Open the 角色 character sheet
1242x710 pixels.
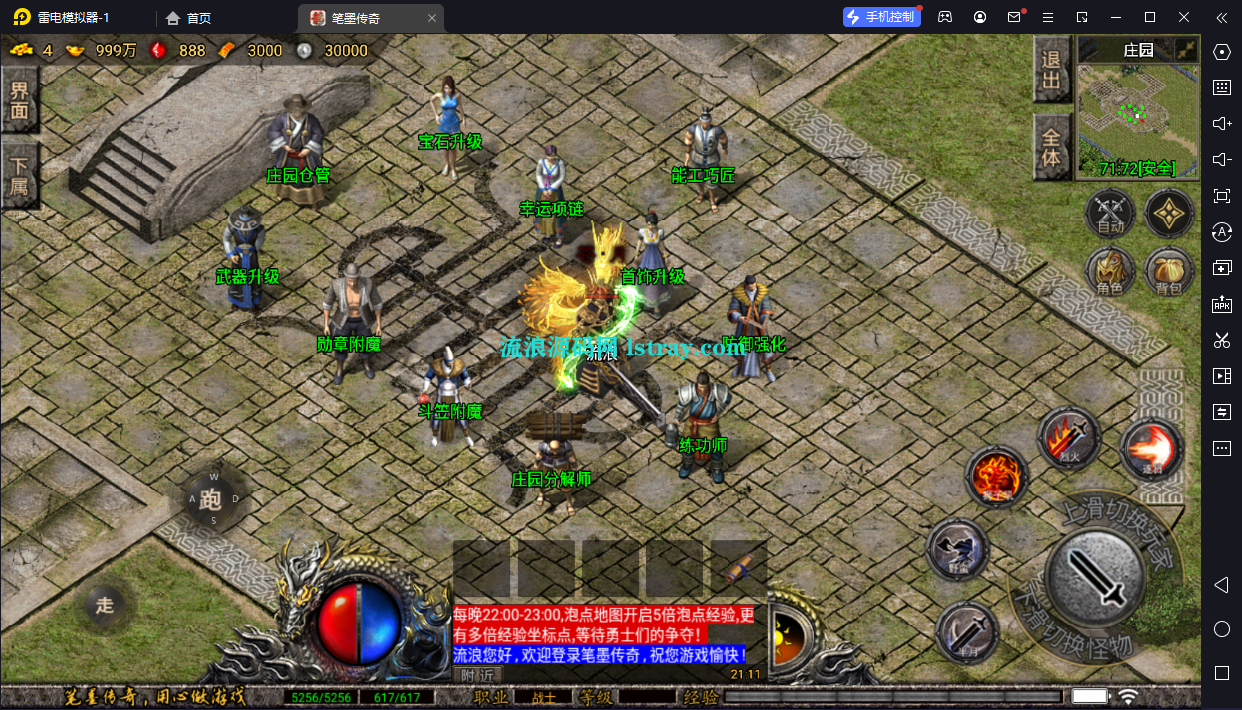click(1109, 271)
